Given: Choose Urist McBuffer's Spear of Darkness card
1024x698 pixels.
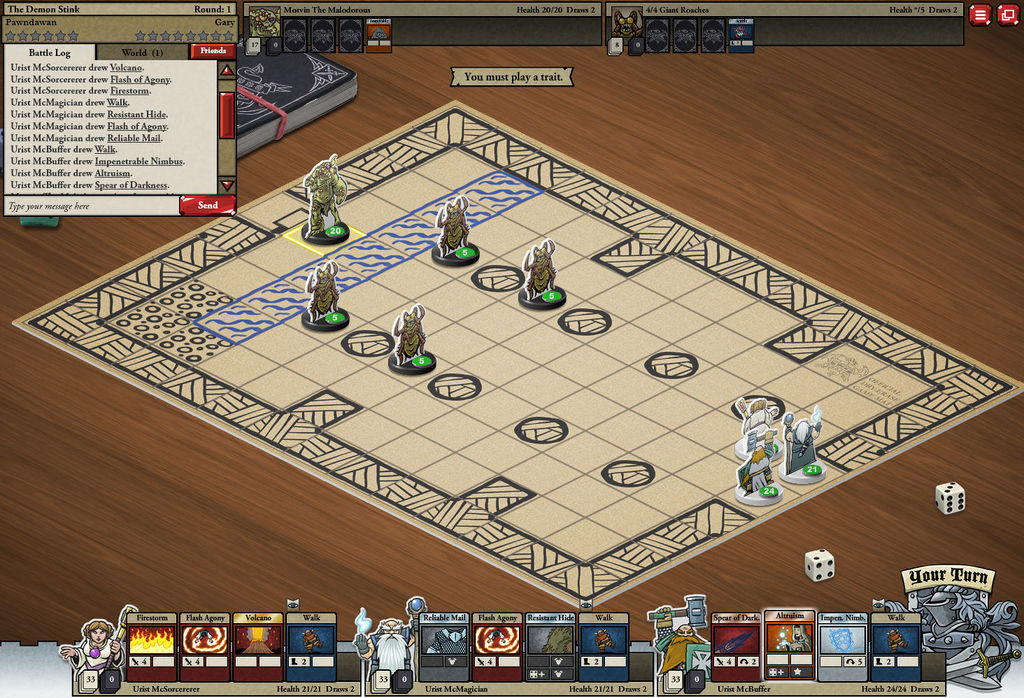Looking at the screenshot, I should pyautogui.click(x=737, y=647).
